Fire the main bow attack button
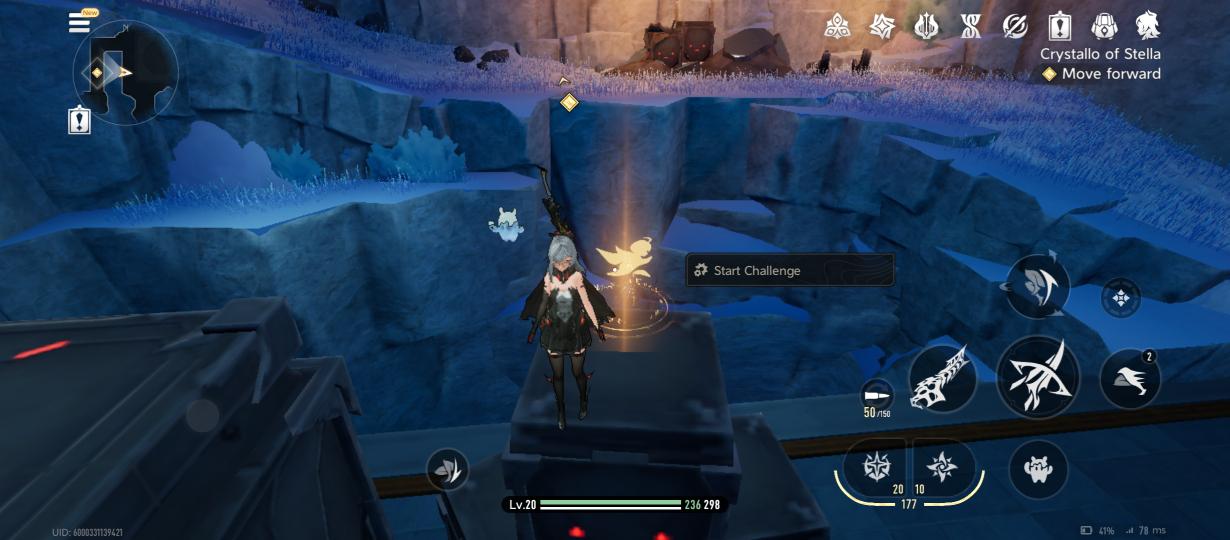The image size is (1230, 540). coord(1038,377)
